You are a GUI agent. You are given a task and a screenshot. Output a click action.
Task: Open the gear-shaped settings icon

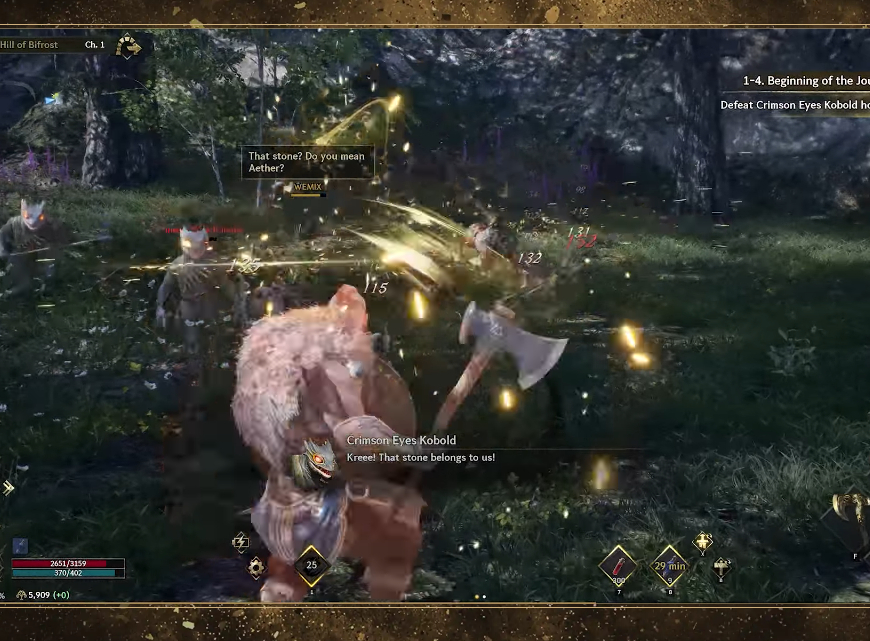tap(256, 567)
